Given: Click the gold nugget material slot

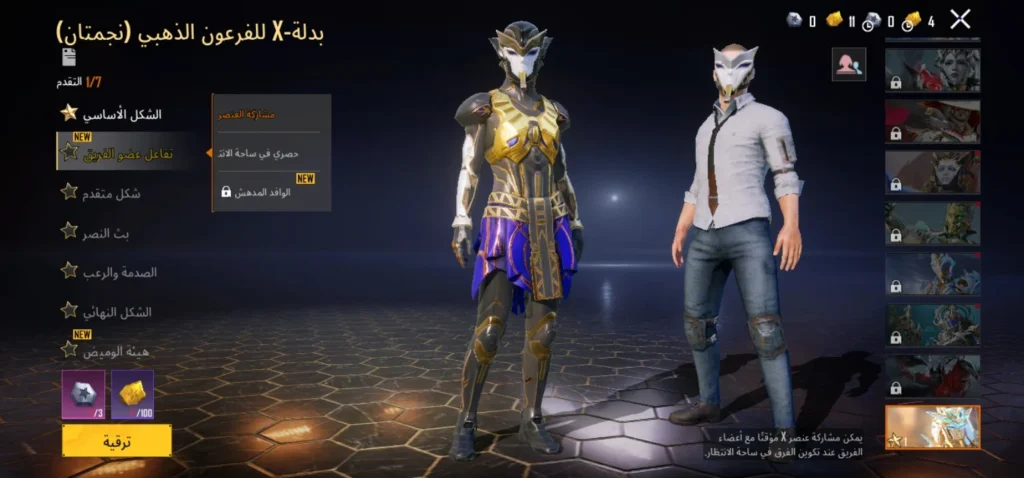Looking at the screenshot, I should click(132, 393).
